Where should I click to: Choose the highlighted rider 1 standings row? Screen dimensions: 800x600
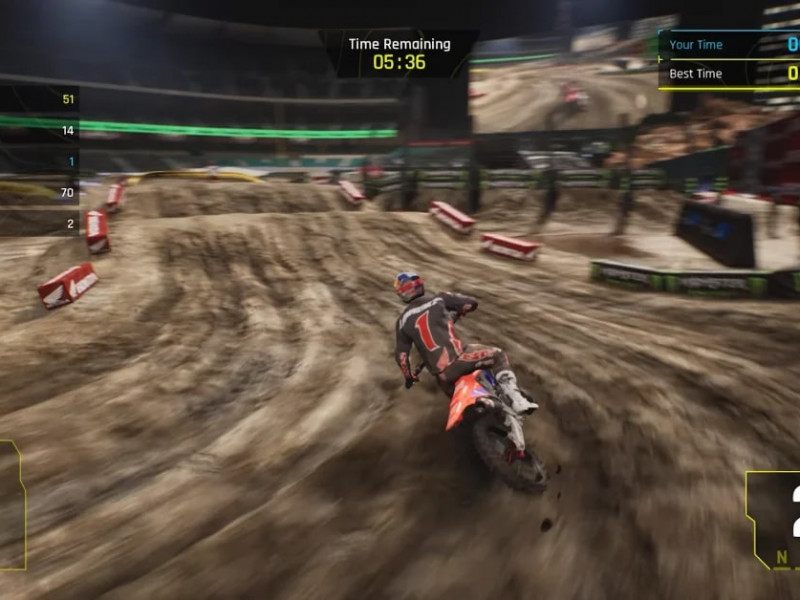[40, 161]
